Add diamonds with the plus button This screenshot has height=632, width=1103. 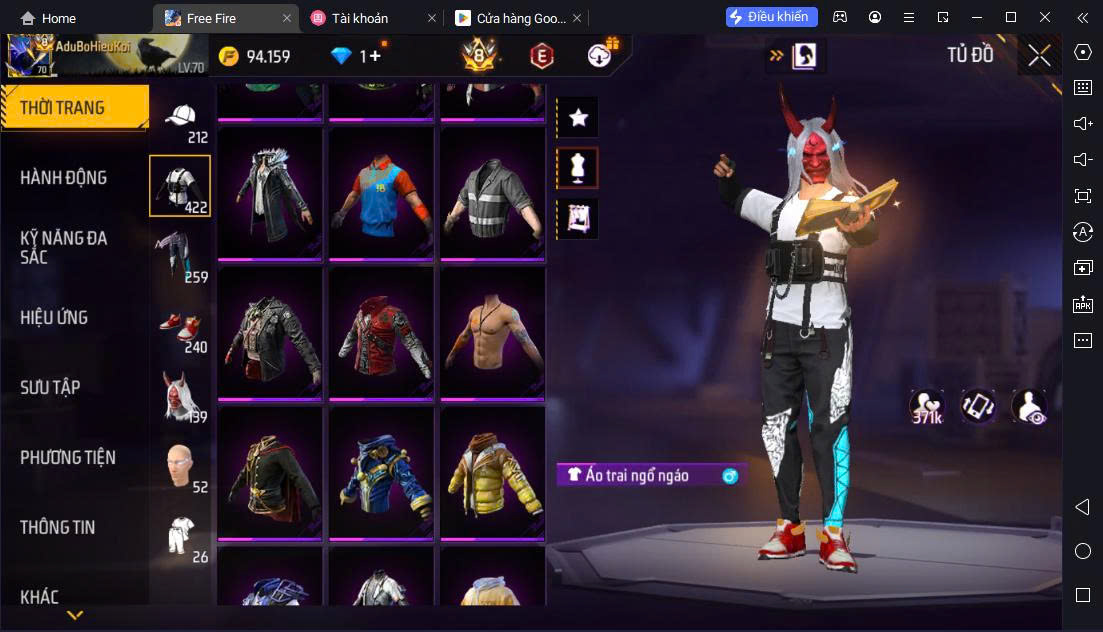(375, 56)
